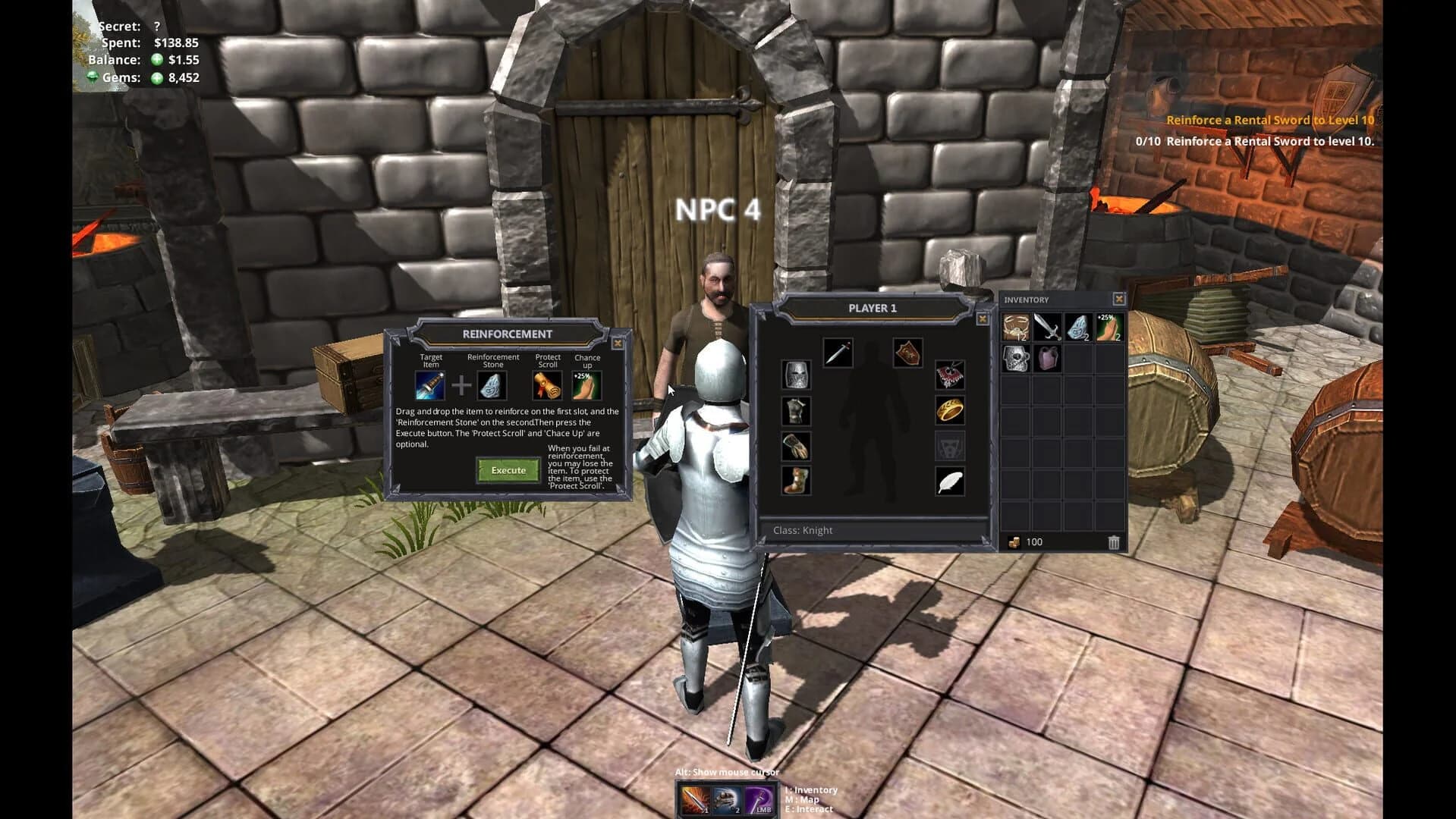
Task: Click the purple chest piece in inventory
Action: [x=1046, y=359]
